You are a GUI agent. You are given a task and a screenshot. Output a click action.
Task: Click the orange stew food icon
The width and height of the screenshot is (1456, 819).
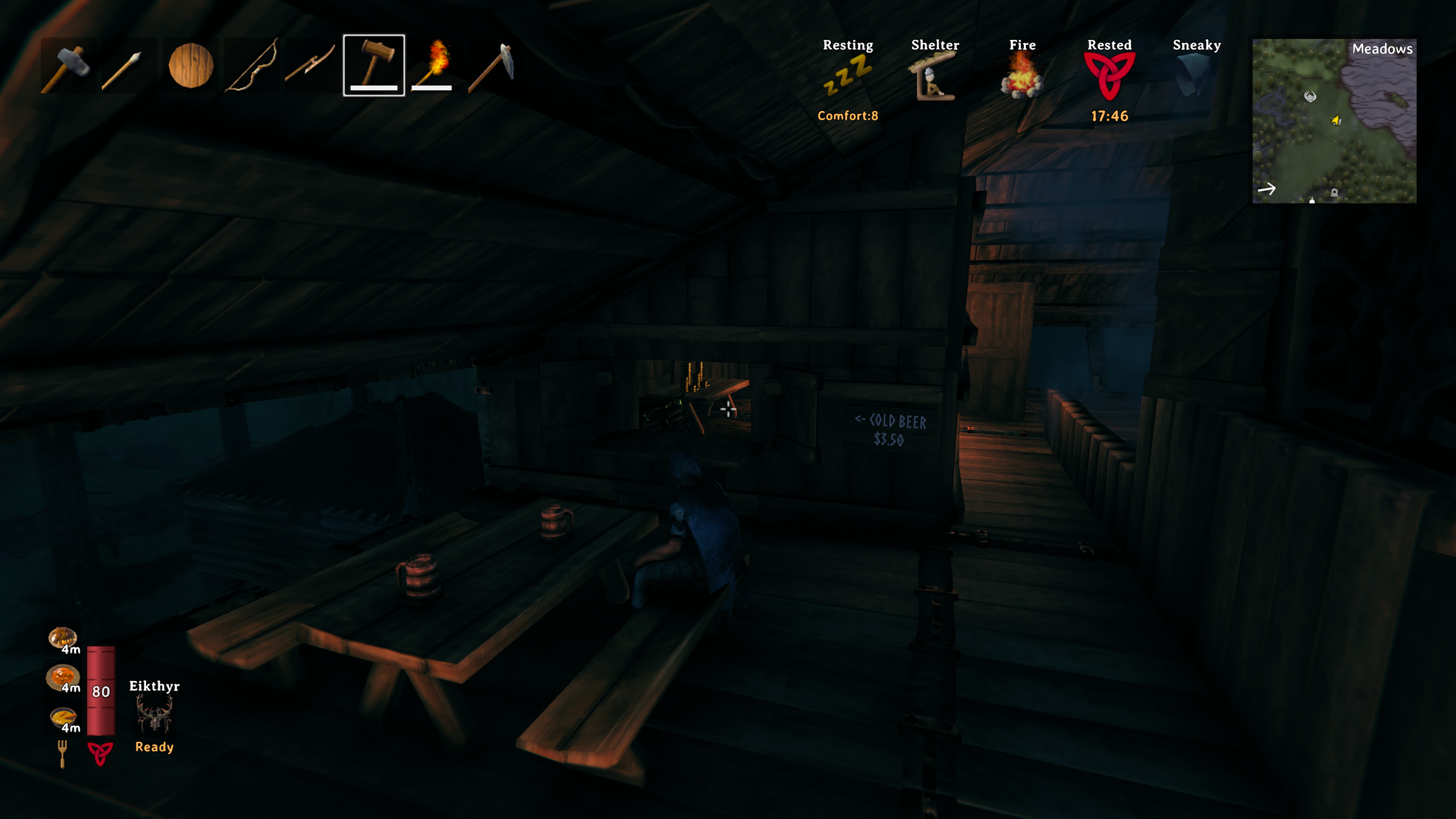(x=63, y=677)
